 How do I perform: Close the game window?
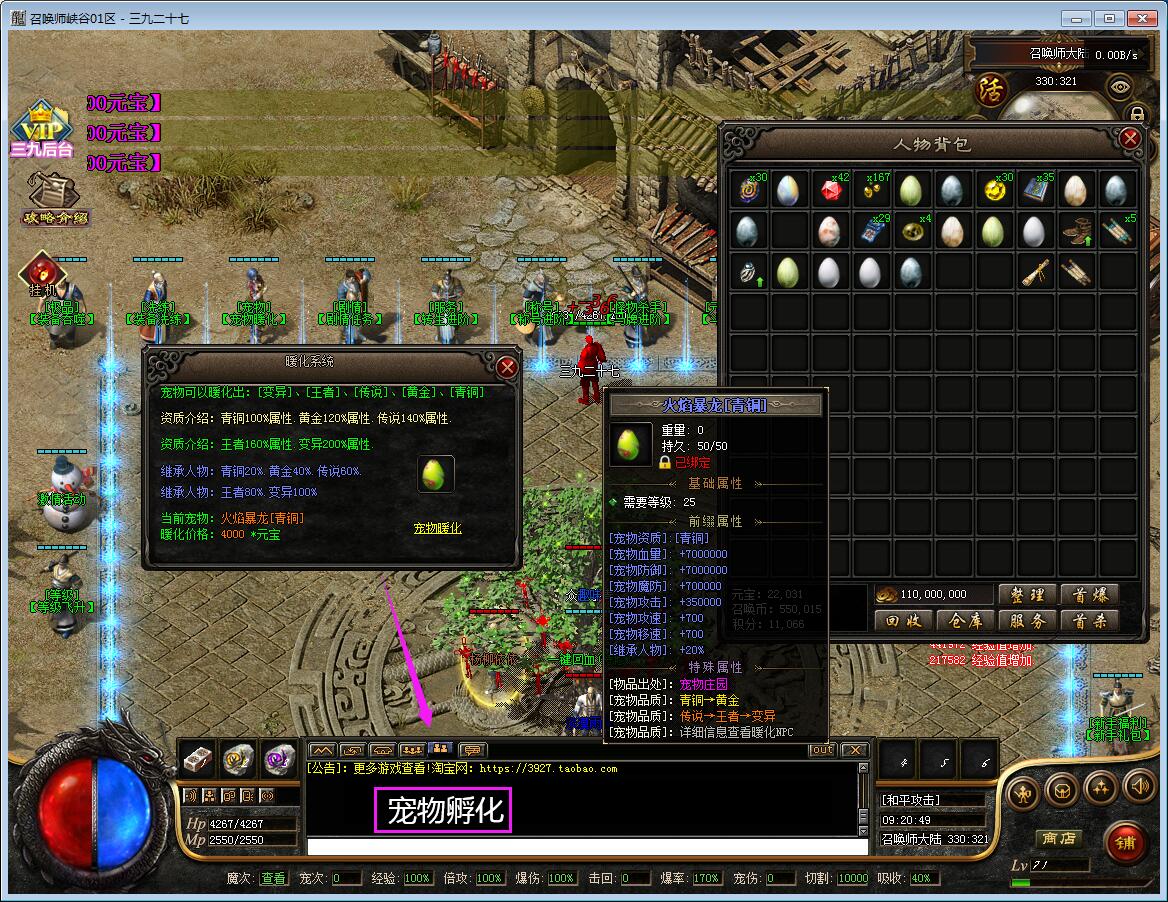(1141, 18)
